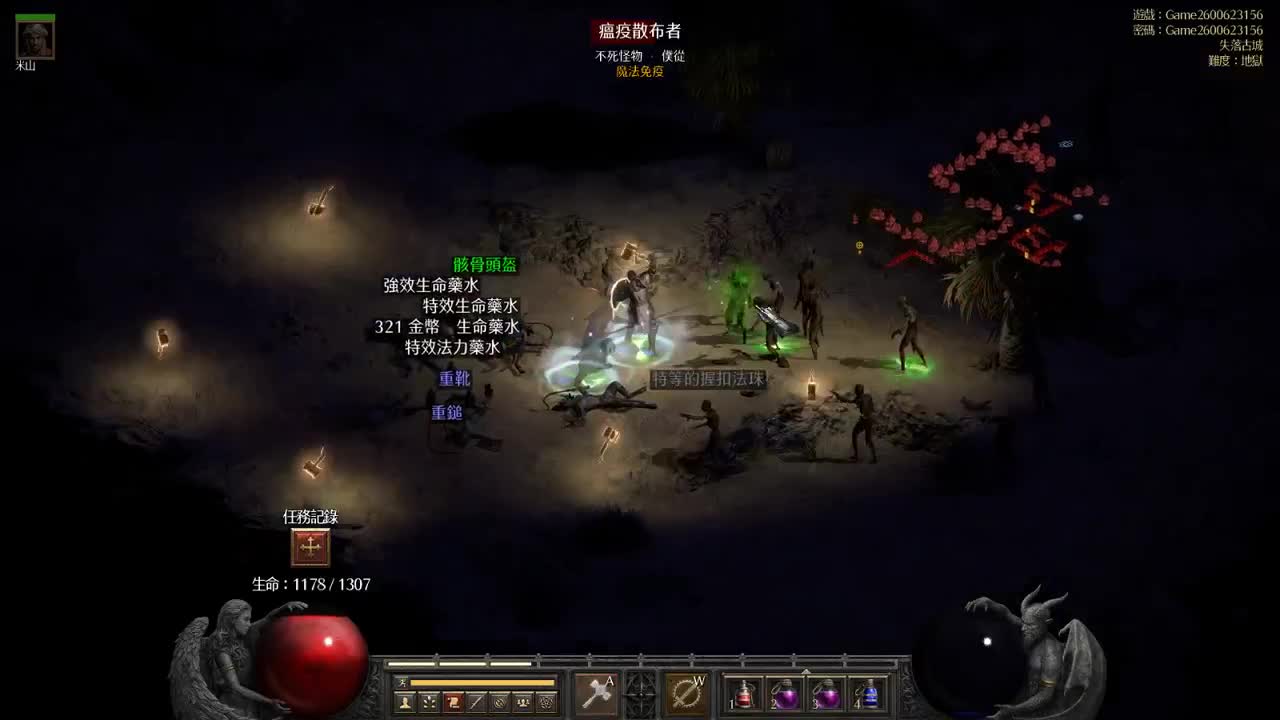Click the 任務記錄 quest journal icon
The height and width of the screenshot is (720, 1280).
tap(311, 547)
